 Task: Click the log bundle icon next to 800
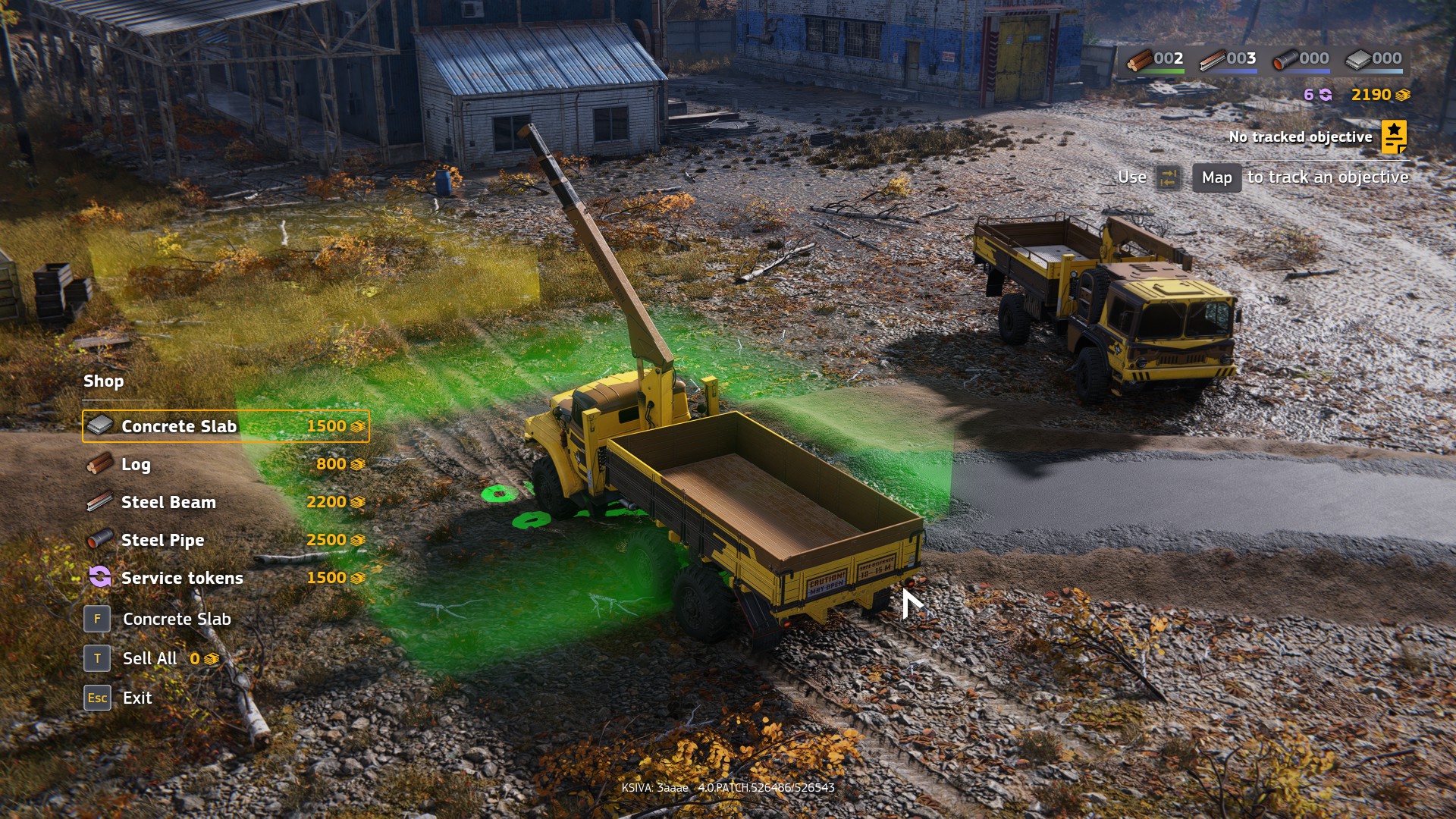coord(97,464)
